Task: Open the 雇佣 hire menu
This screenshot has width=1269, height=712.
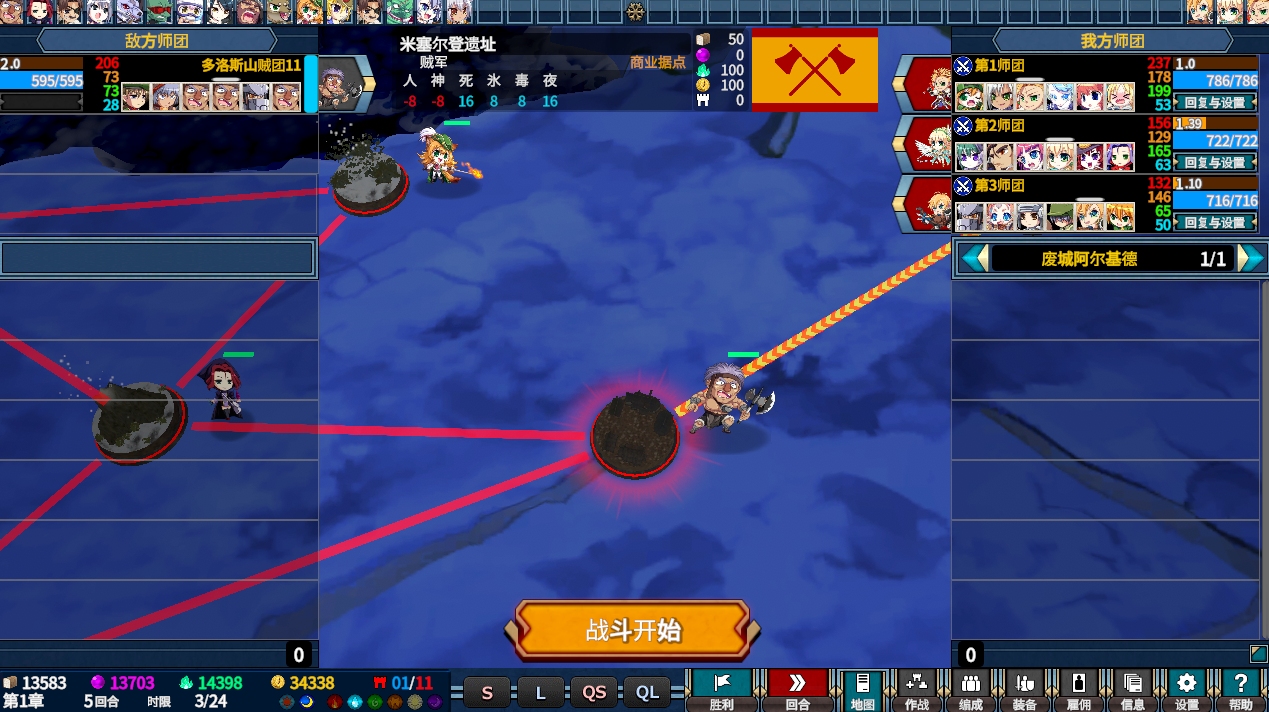Action: (1078, 690)
